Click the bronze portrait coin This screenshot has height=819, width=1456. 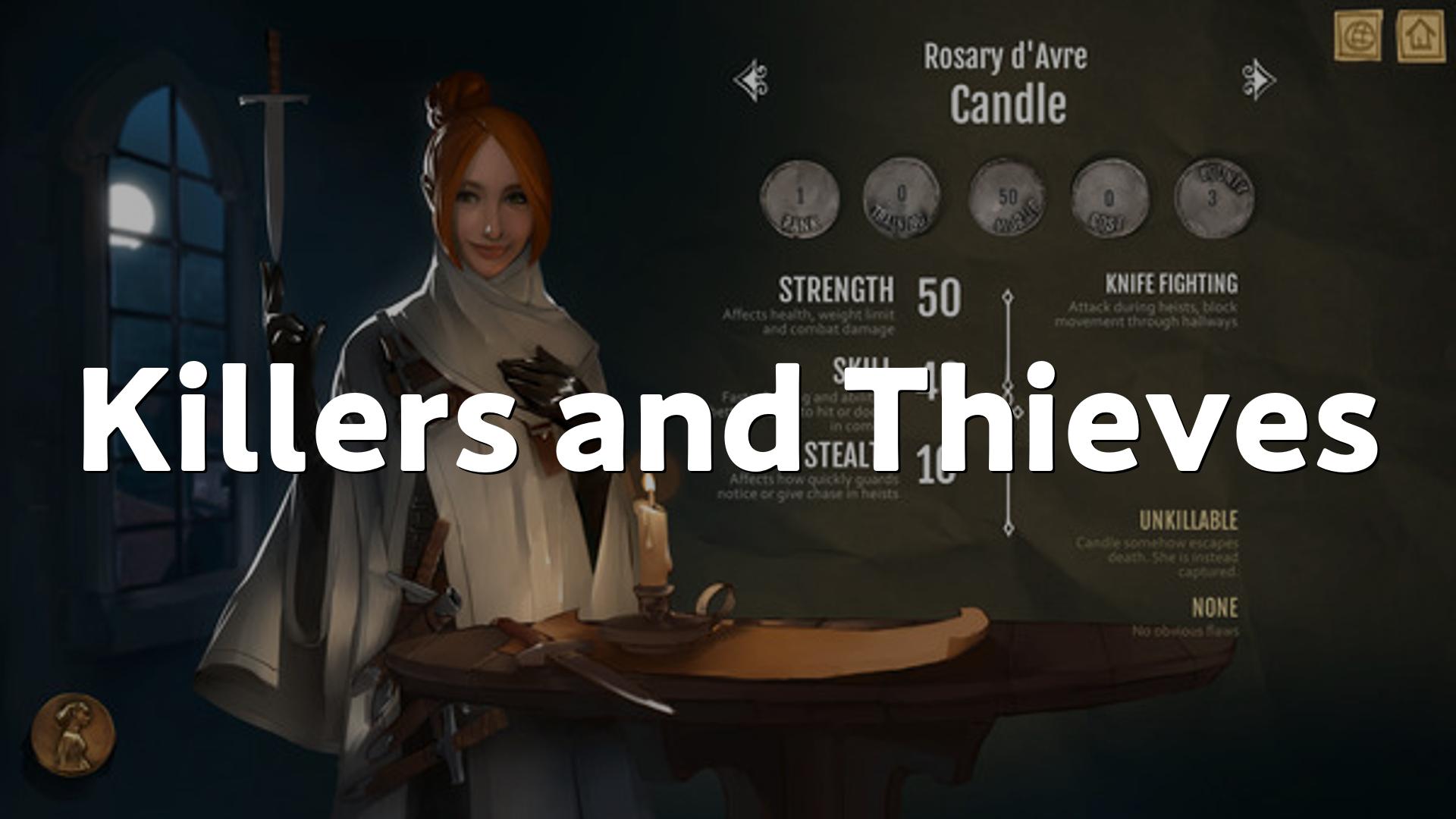click(x=73, y=734)
